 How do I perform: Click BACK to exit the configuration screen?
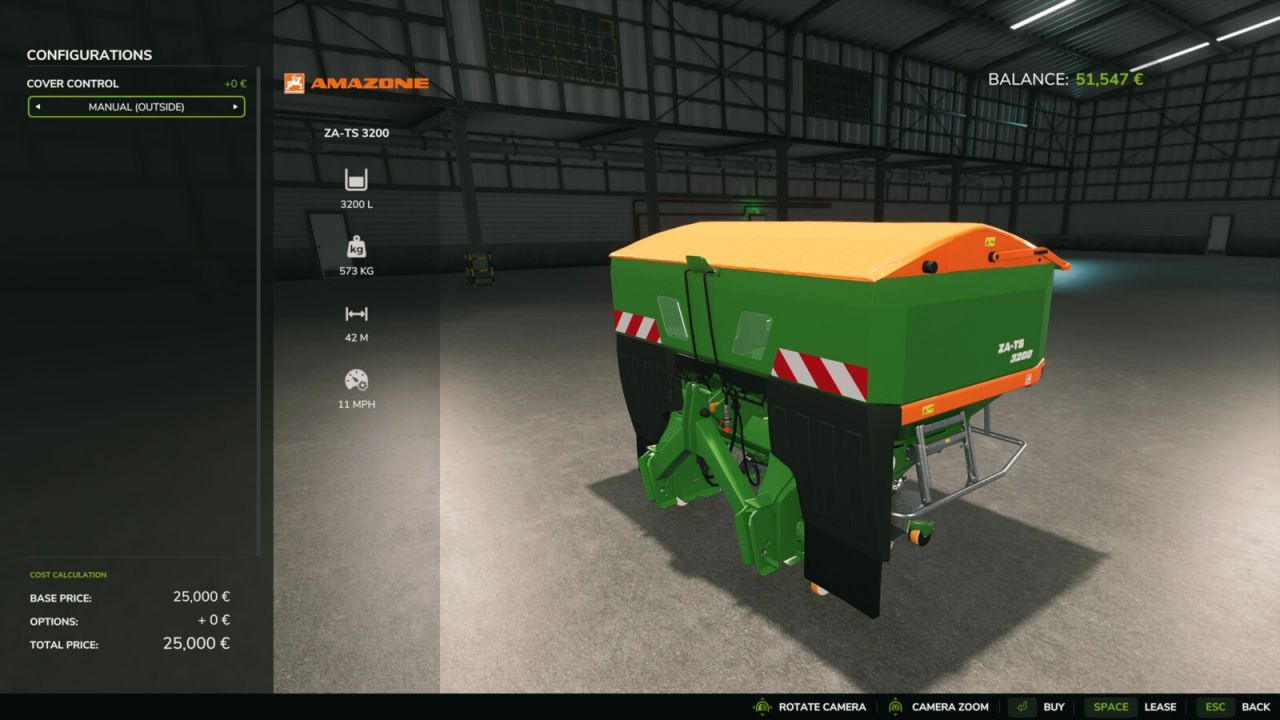(1254, 706)
